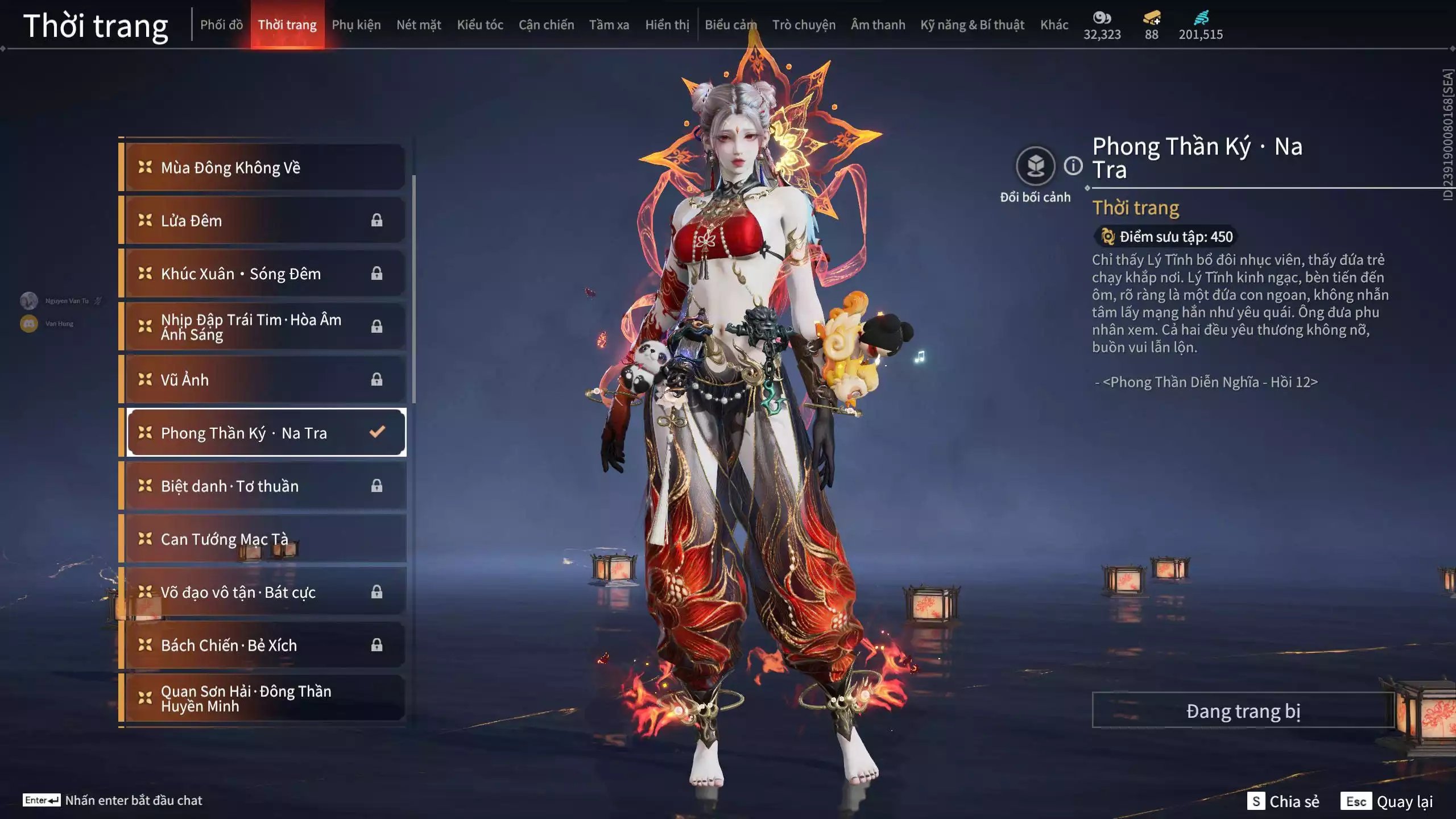1456x819 pixels.
Task: Show the Biểu cảm tab
Action: pos(730,25)
